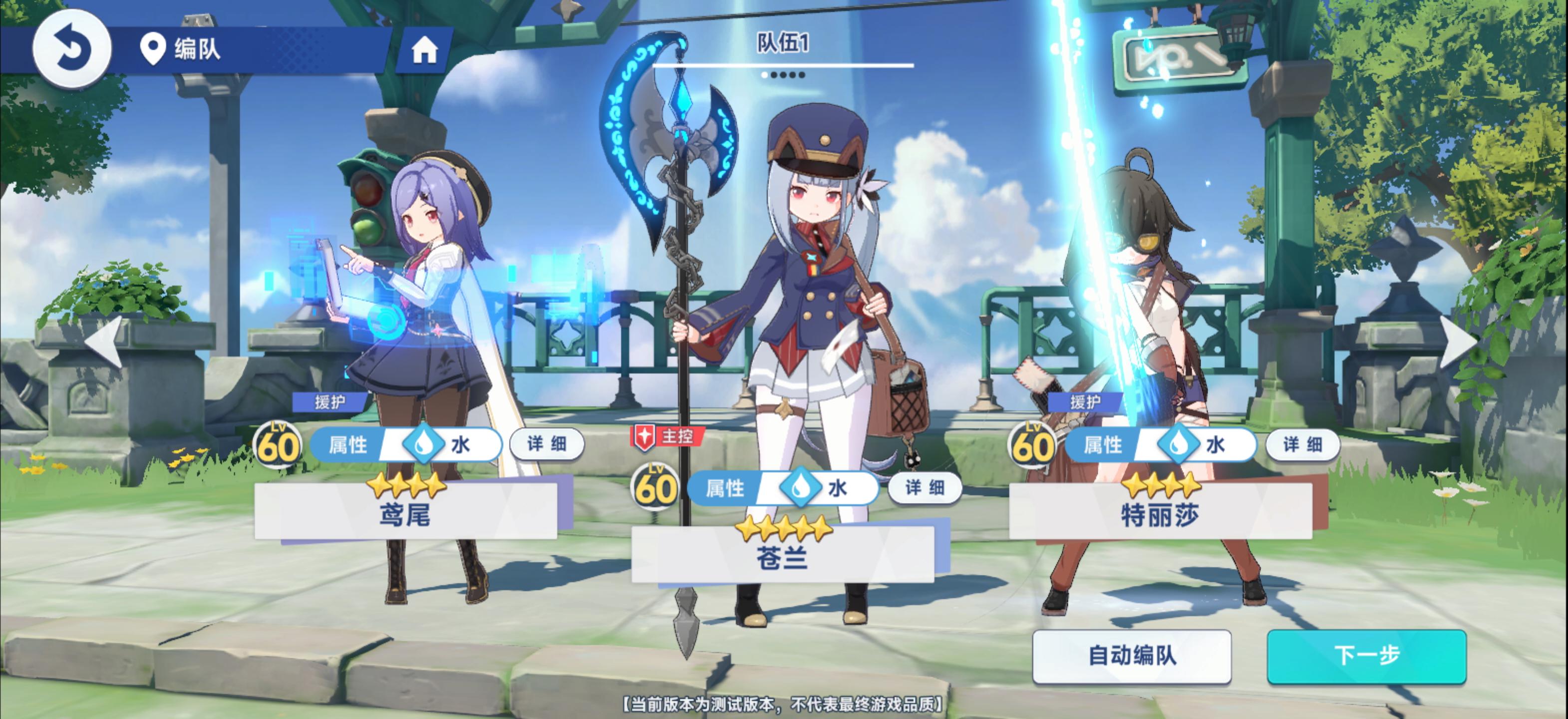Select the 苍兰 character name card
Viewport: 1568px width, 719px height.
click(782, 555)
